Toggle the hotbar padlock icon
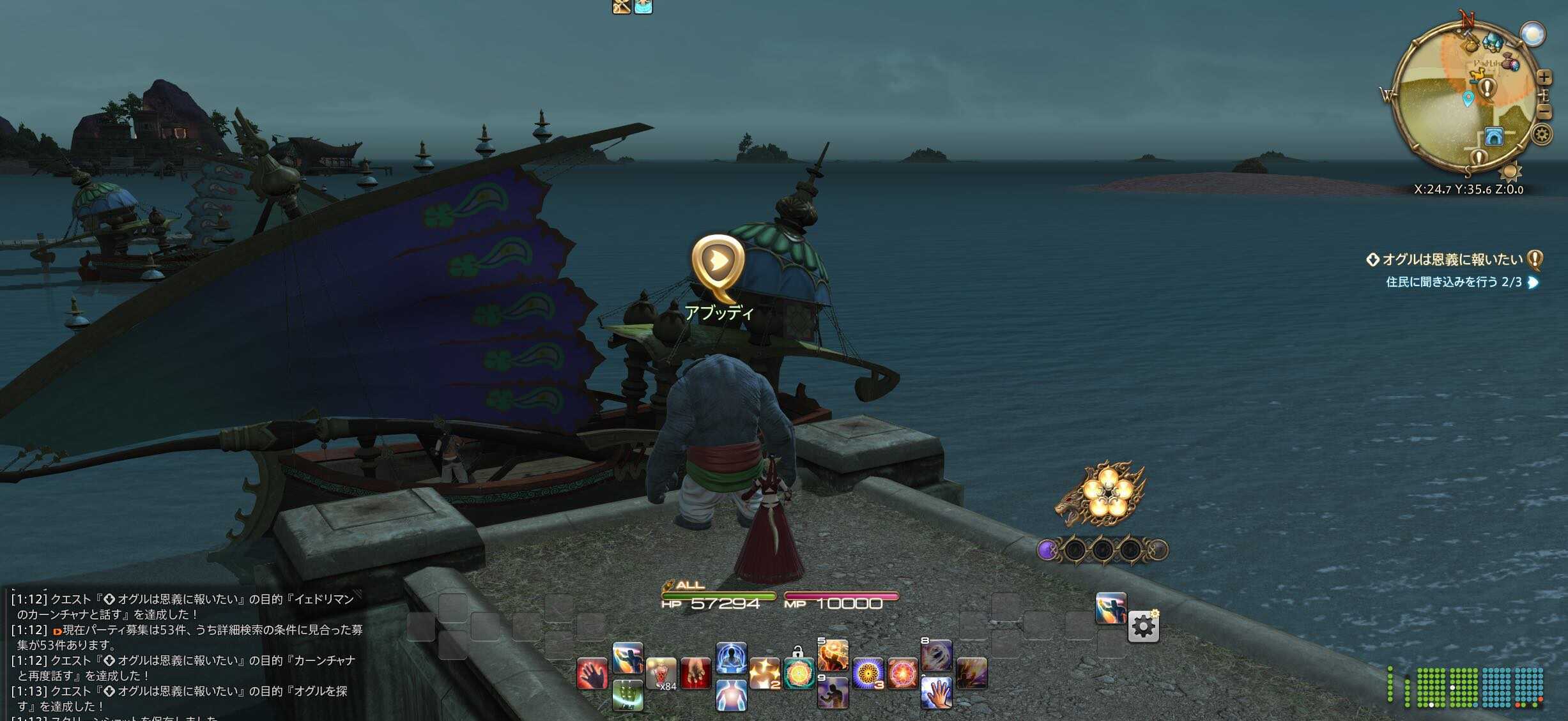 pyautogui.click(x=797, y=651)
